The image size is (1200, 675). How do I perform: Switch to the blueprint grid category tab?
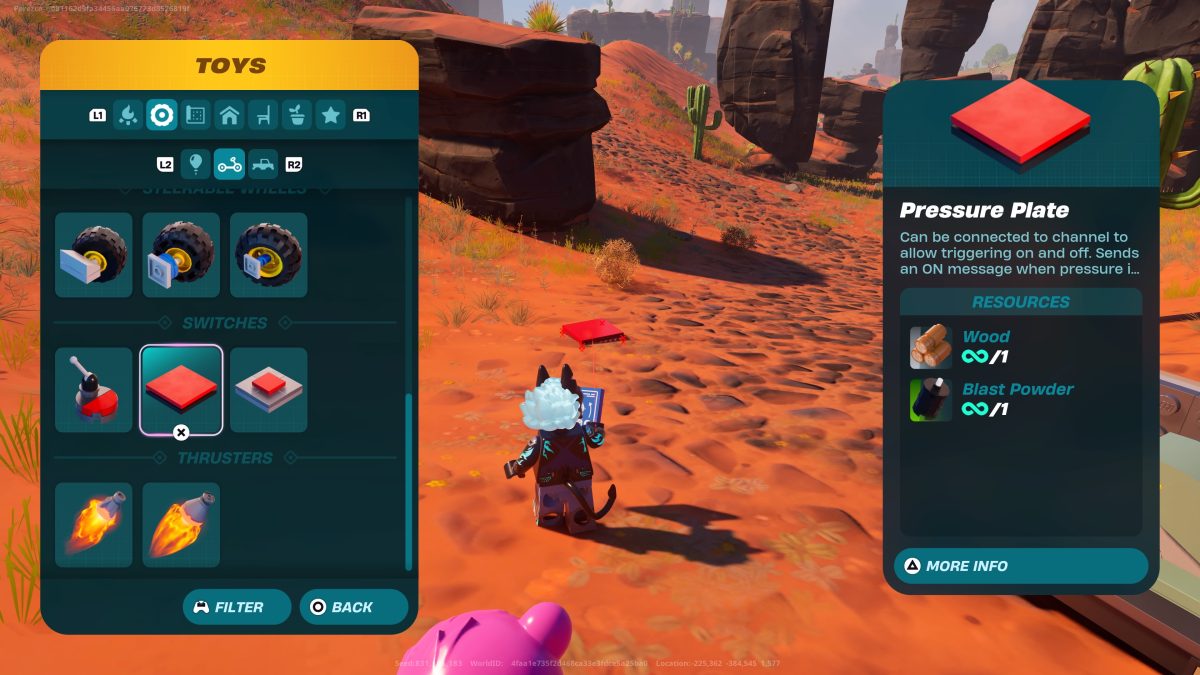[x=195, y=115]
